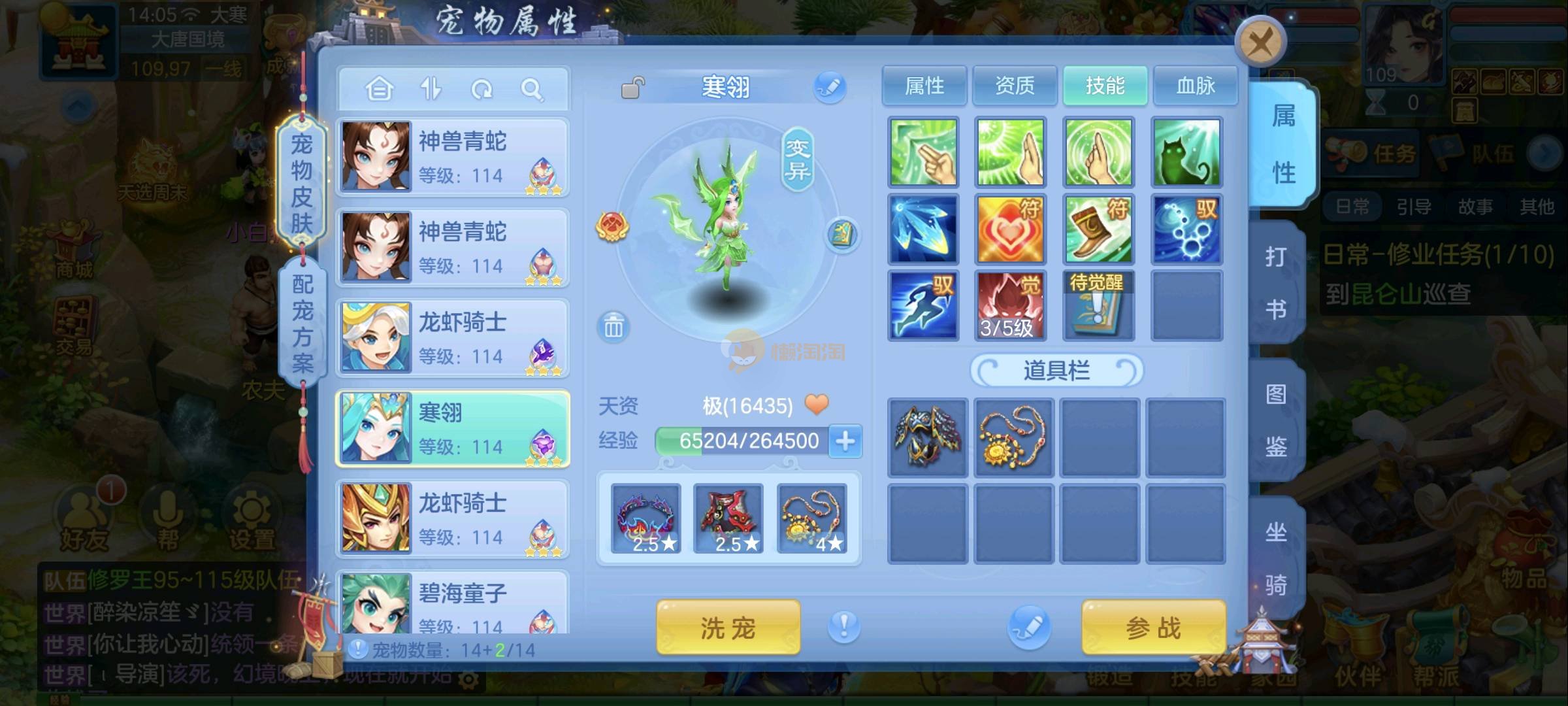1568x706 pixels.
Task: Close the pet attributes window
Action: point(1260,43)
